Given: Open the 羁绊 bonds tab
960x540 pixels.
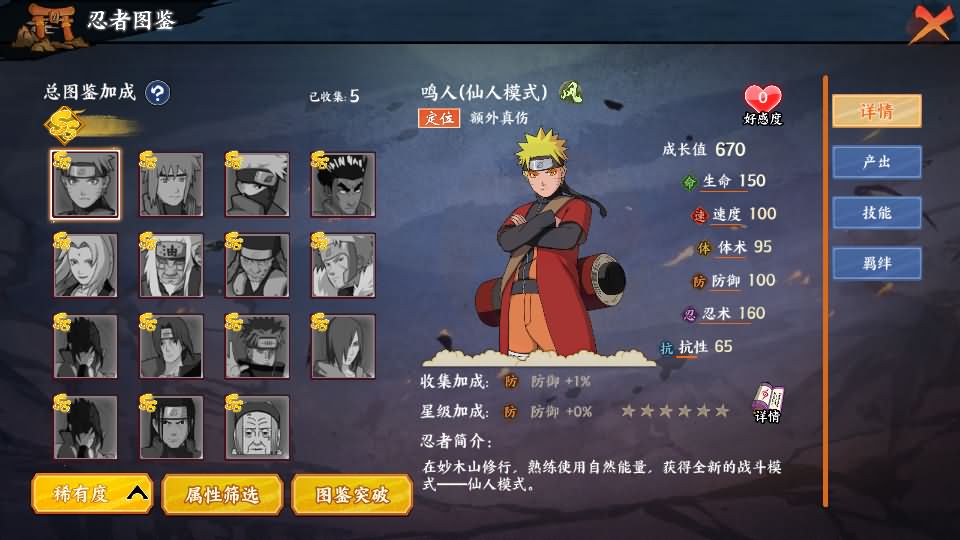Looking at the screenshot, I should (877, 264).
